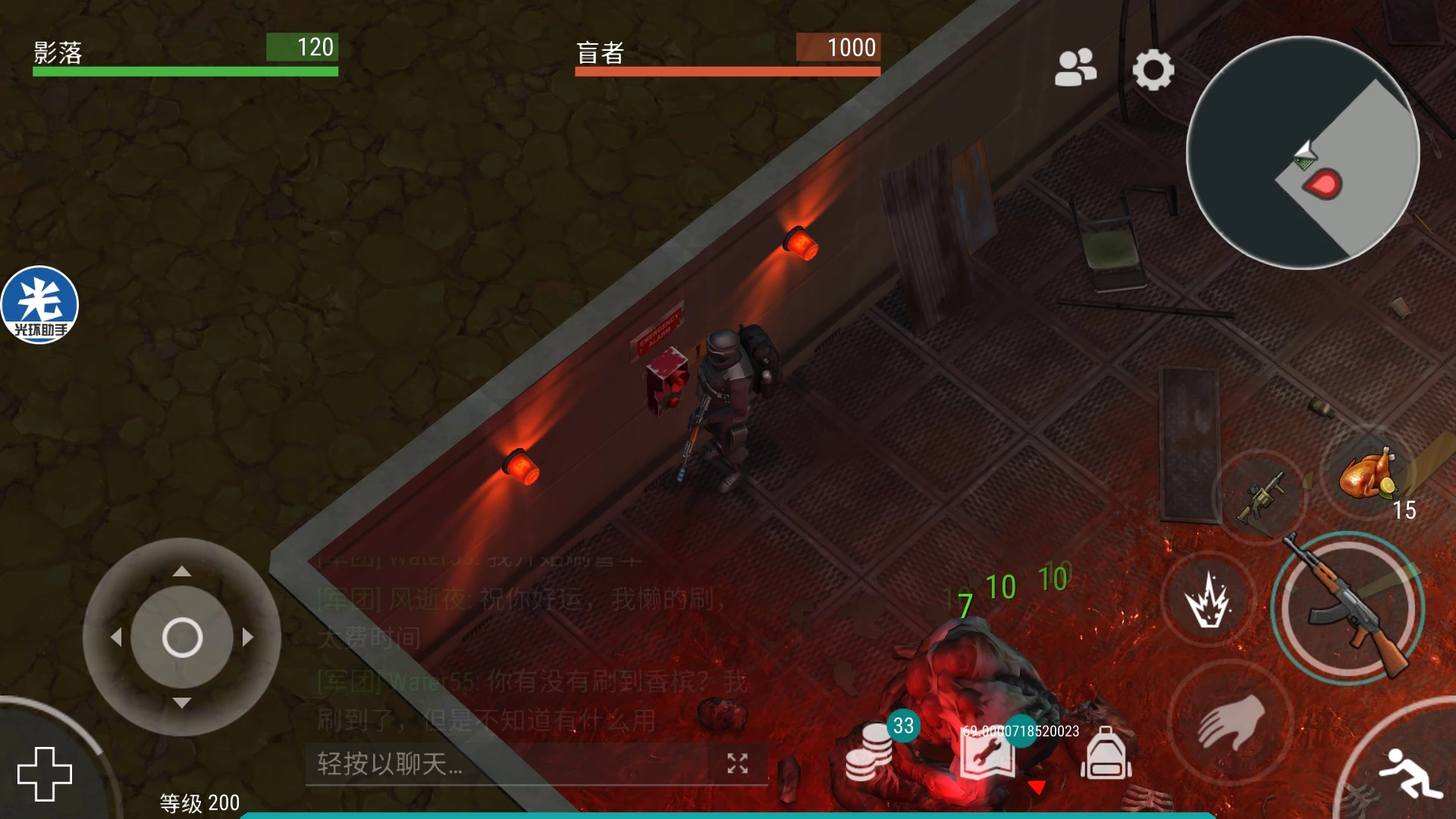Image resolution: width=1456 pixels, height=819 pixels.
Task: Expand the chat window
Action: tap(737, 764)
